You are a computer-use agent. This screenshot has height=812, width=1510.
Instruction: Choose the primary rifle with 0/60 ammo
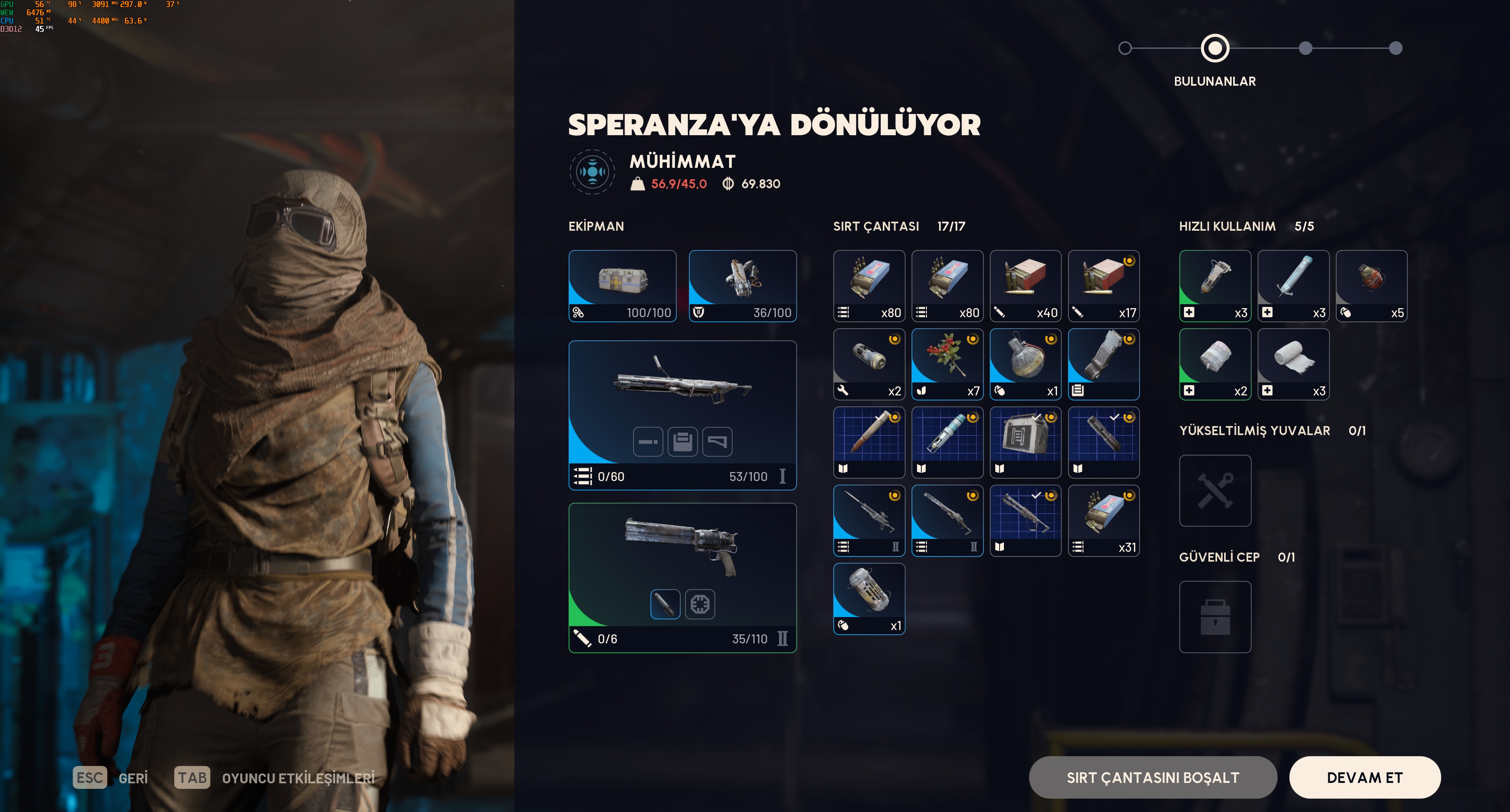click(x=682, y=415)
